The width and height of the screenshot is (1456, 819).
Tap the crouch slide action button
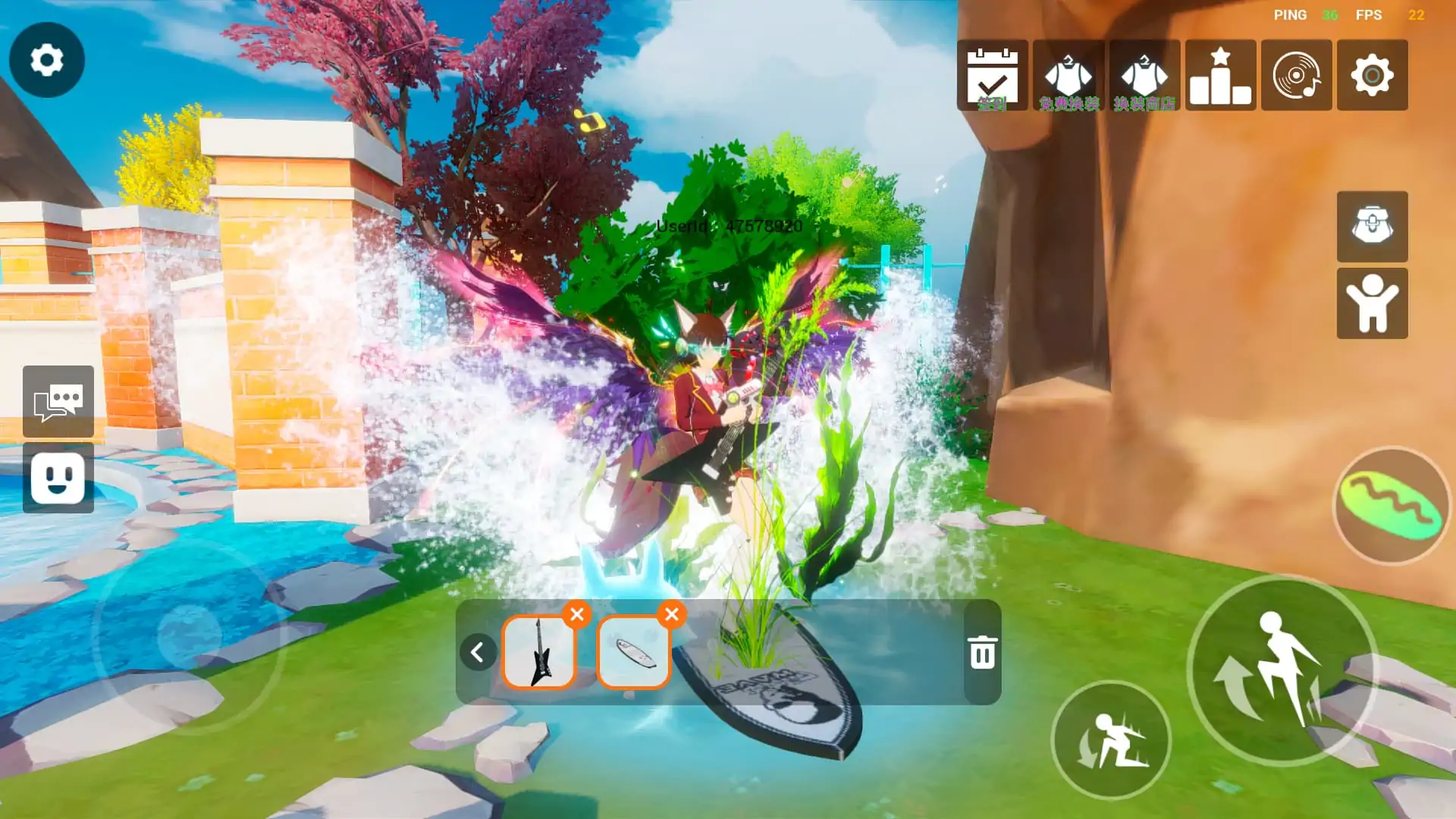click(1111, 739)
